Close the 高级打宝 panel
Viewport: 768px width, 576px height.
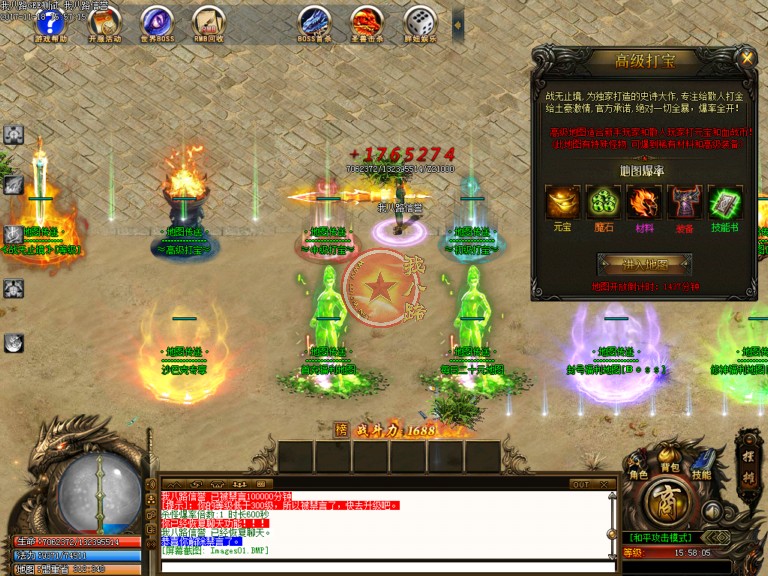[x=747, y=59]
